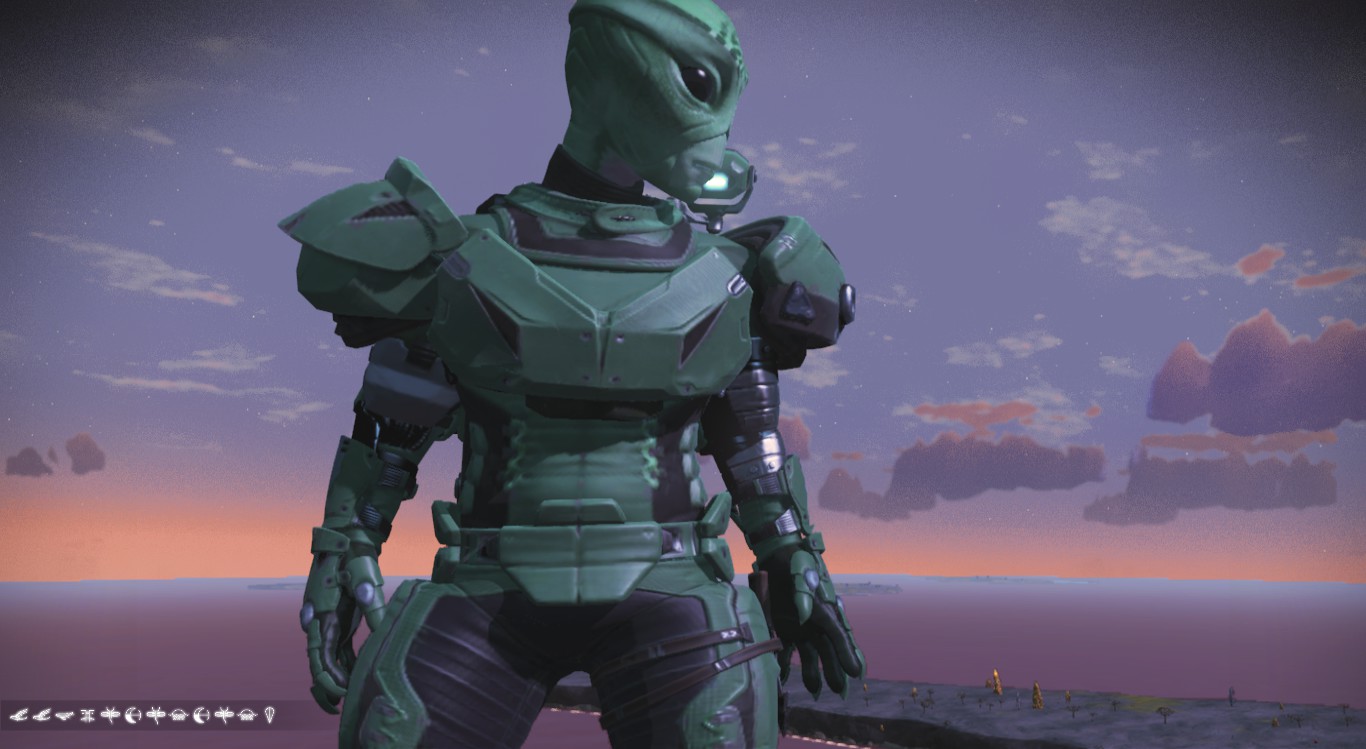Click the second bird glyph icon
Image resolution: width=1366 pixels, height=749 pixels.
(42, 716)
